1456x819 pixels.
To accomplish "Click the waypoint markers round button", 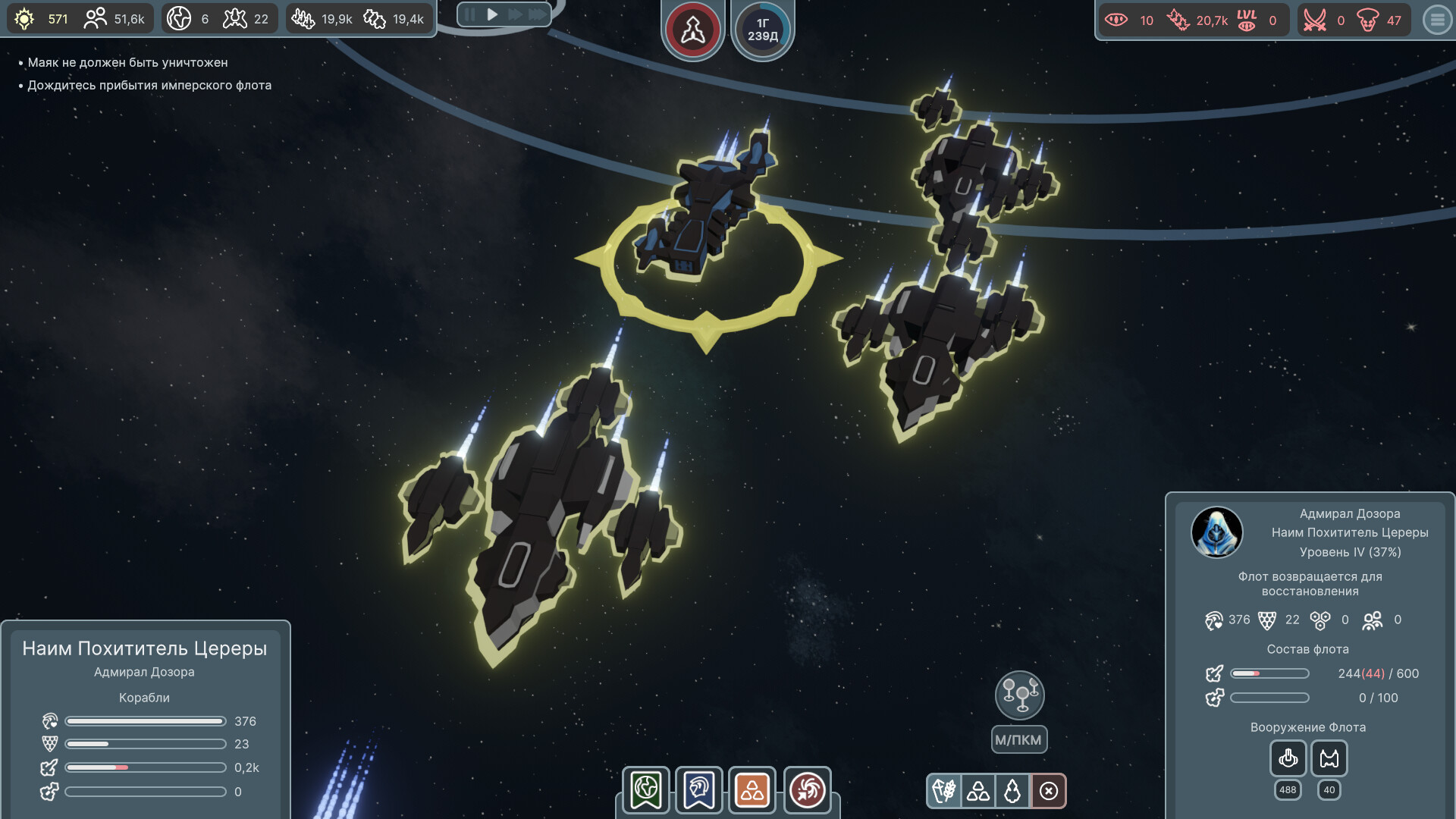I will (x=1019, y=695).
